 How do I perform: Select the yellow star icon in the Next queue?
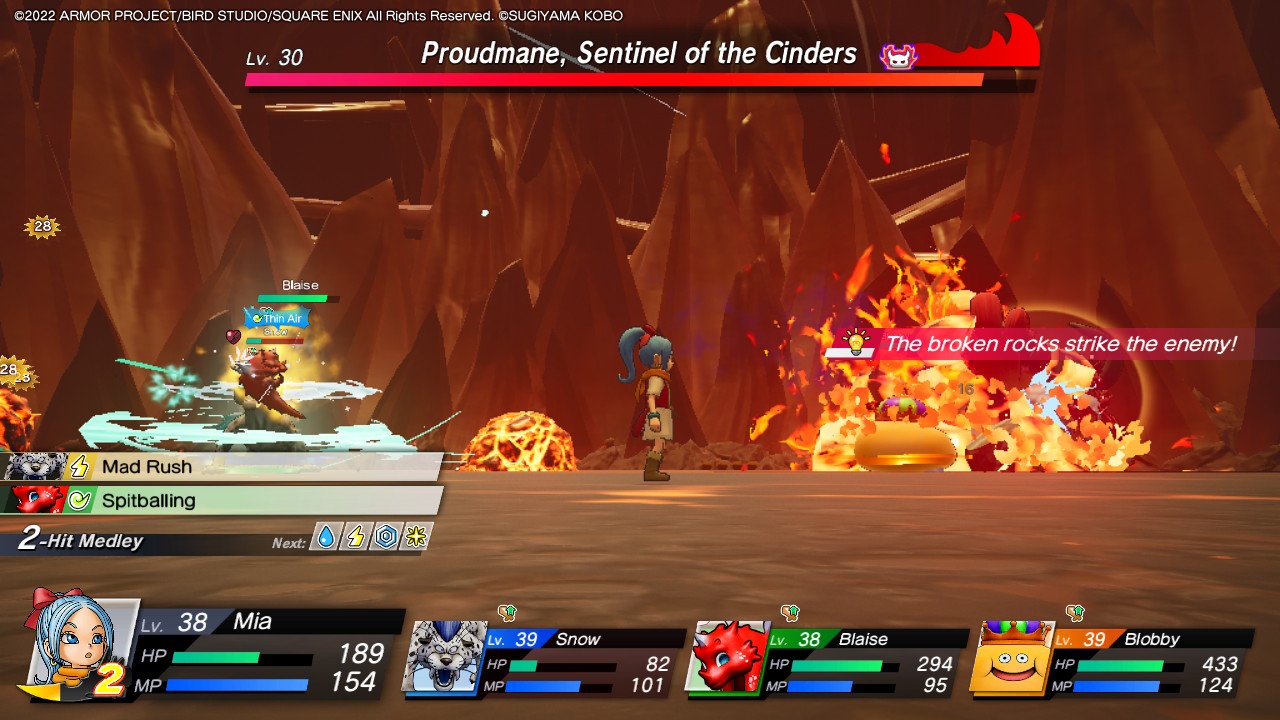(x=416, y=537)
